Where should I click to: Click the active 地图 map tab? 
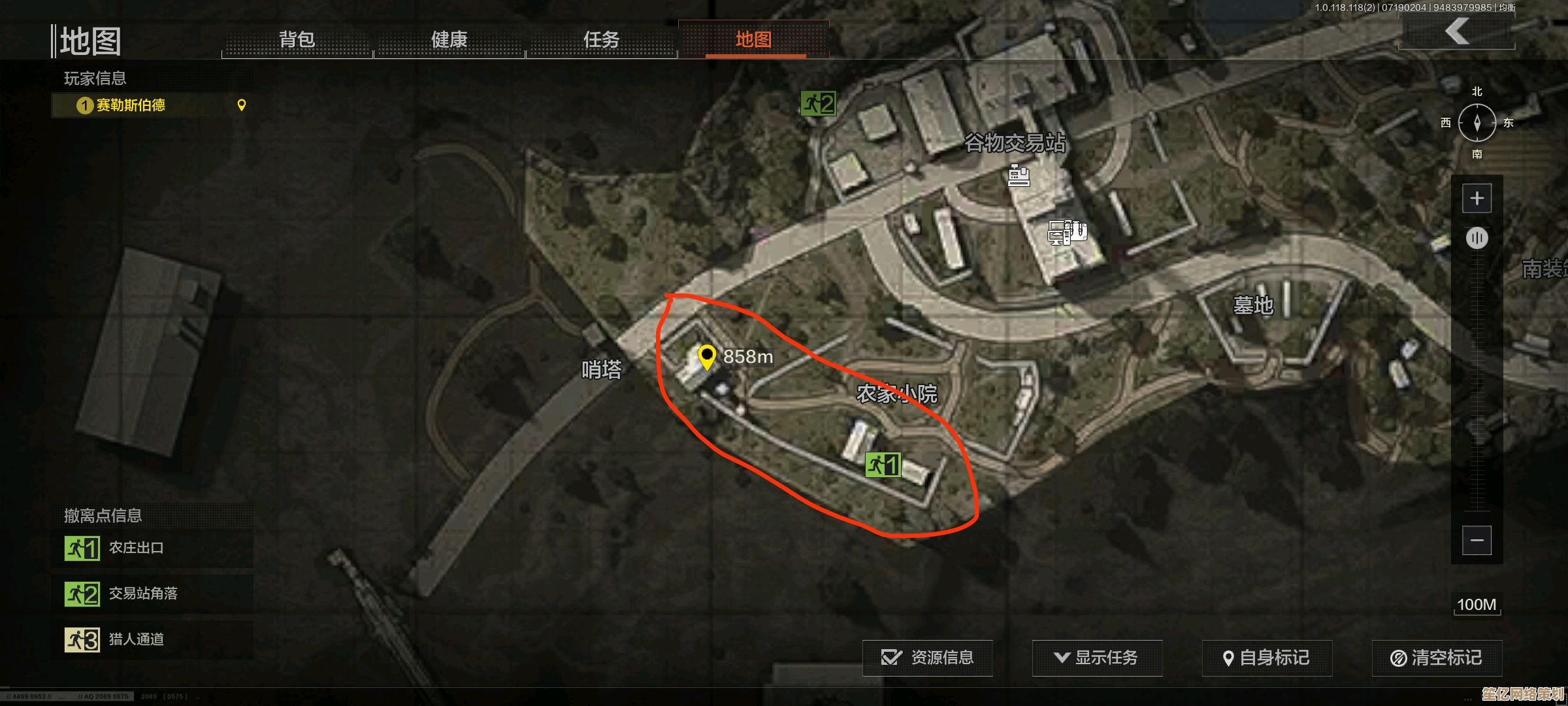click(754, 40)
